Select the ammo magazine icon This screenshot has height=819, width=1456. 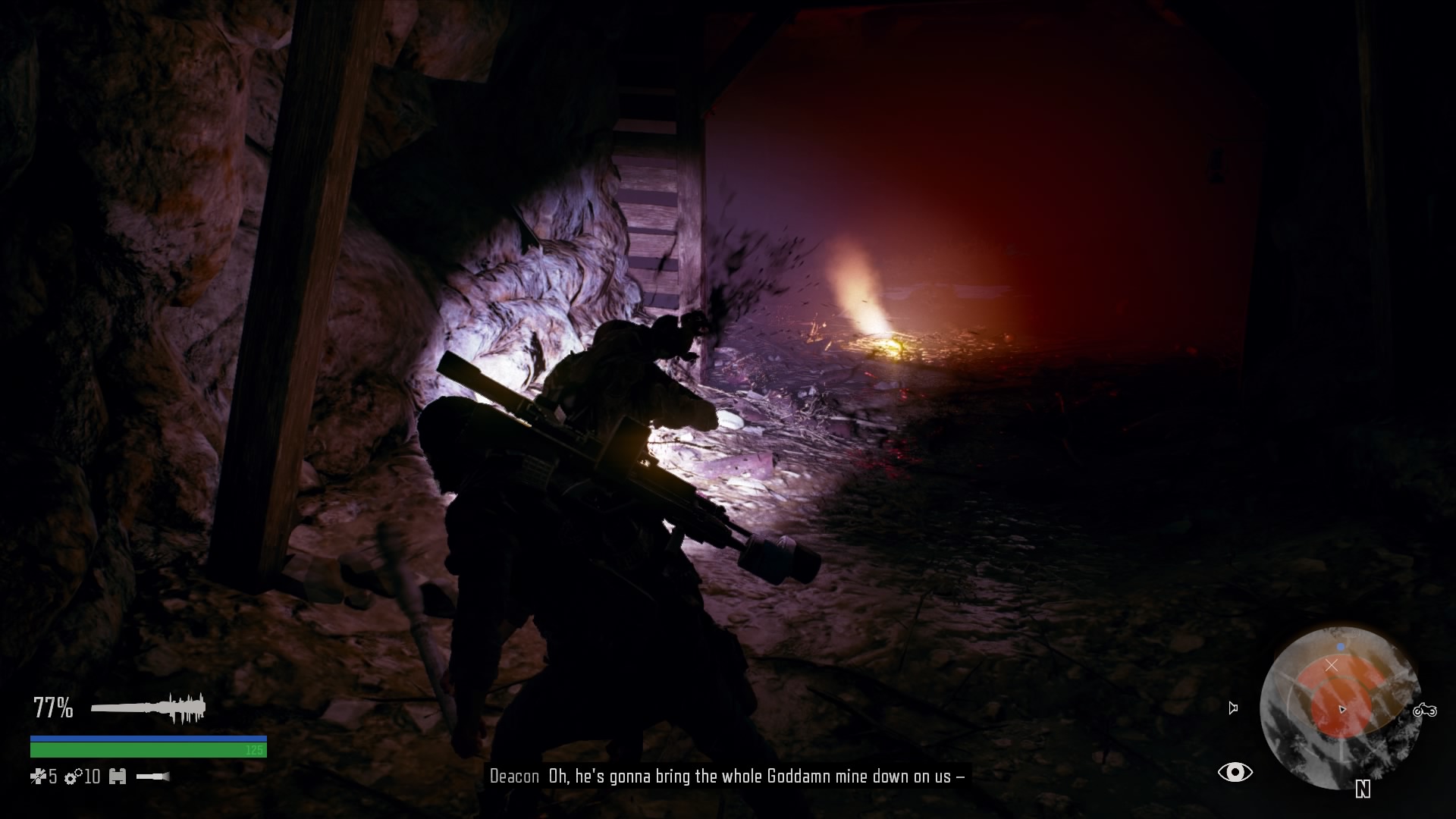118,777
